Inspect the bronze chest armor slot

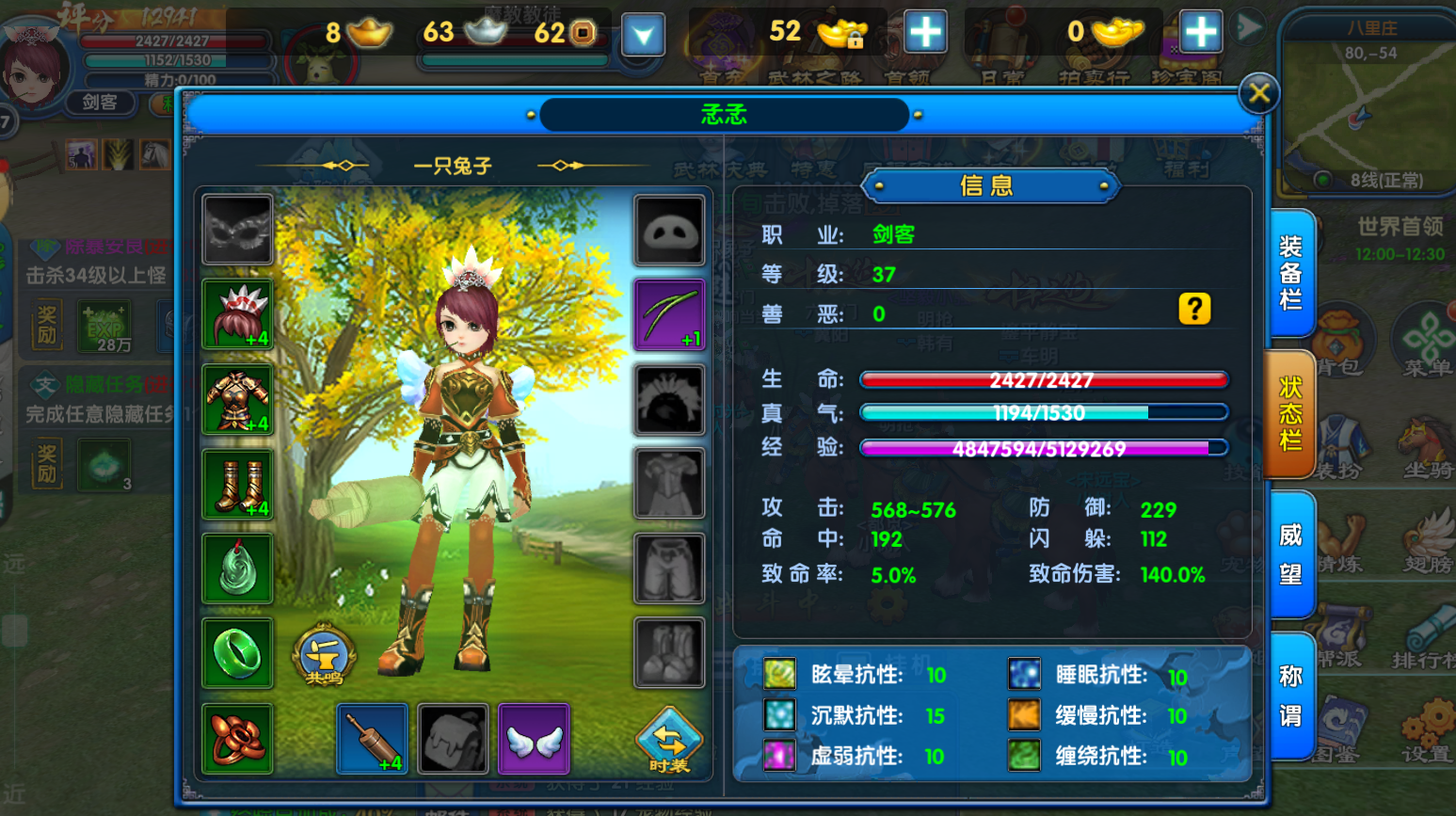(x=237, y=400)
